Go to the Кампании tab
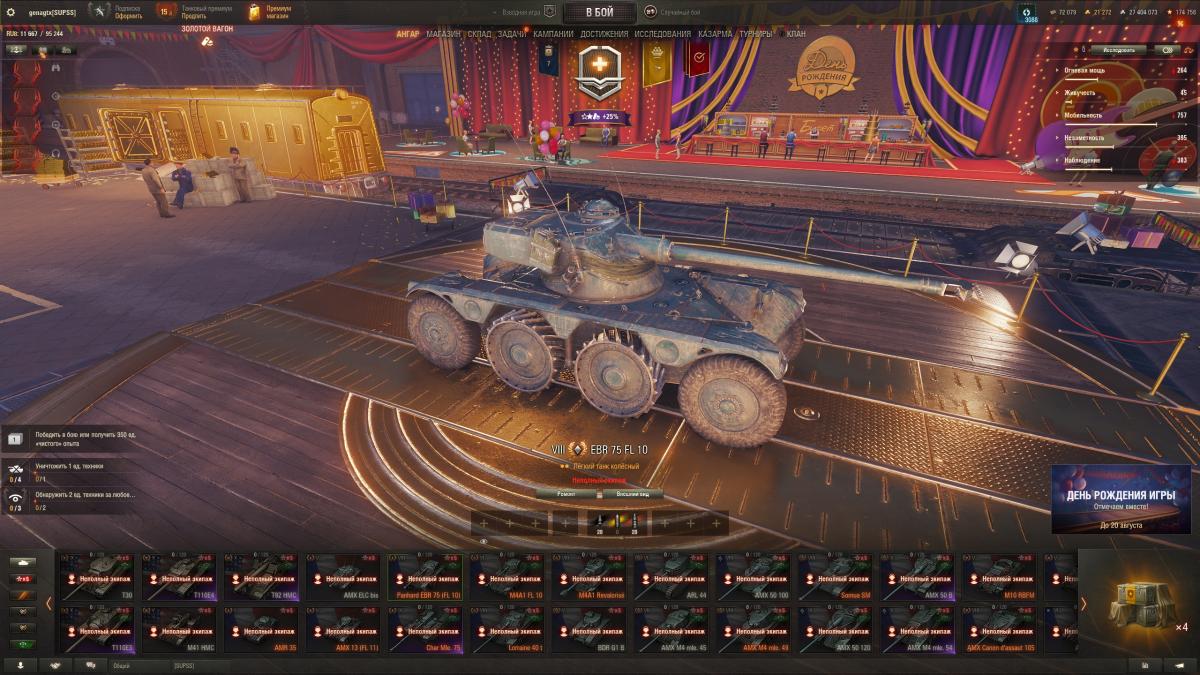This screenshot has height=675, width=1200. click(553, 34)
